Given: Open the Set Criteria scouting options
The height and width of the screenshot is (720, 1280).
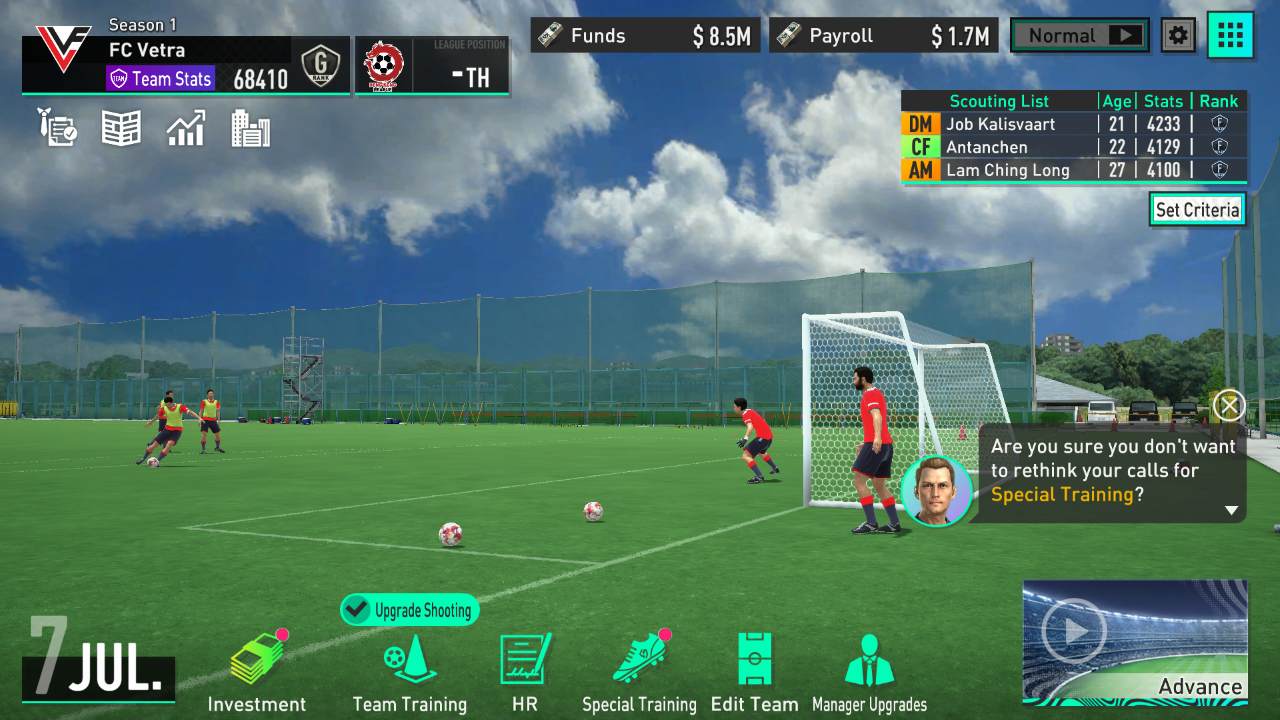Looking at the screenshot, I should tap(1197, 209).
